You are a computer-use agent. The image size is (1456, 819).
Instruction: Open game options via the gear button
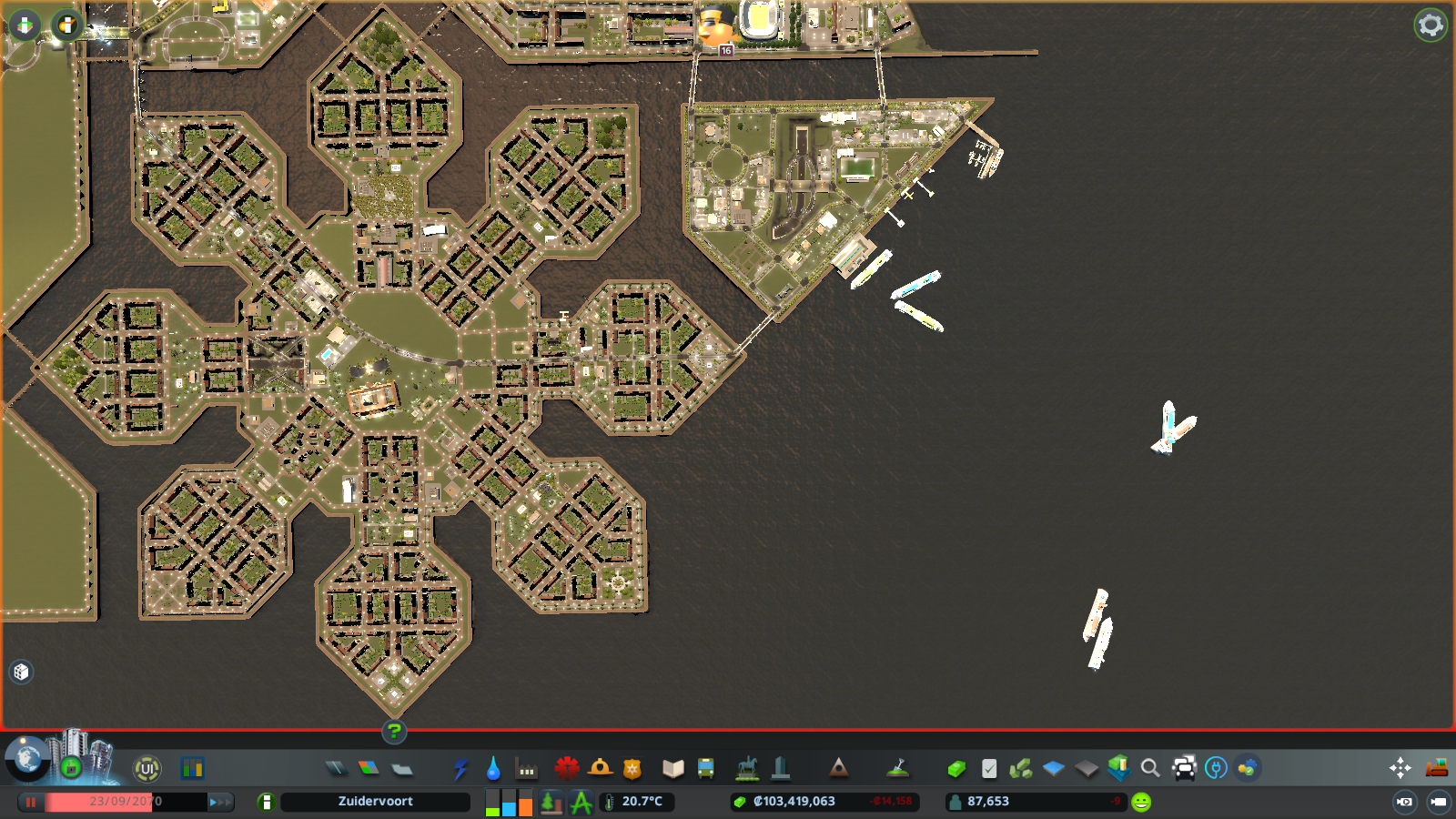pos(1430,25)
